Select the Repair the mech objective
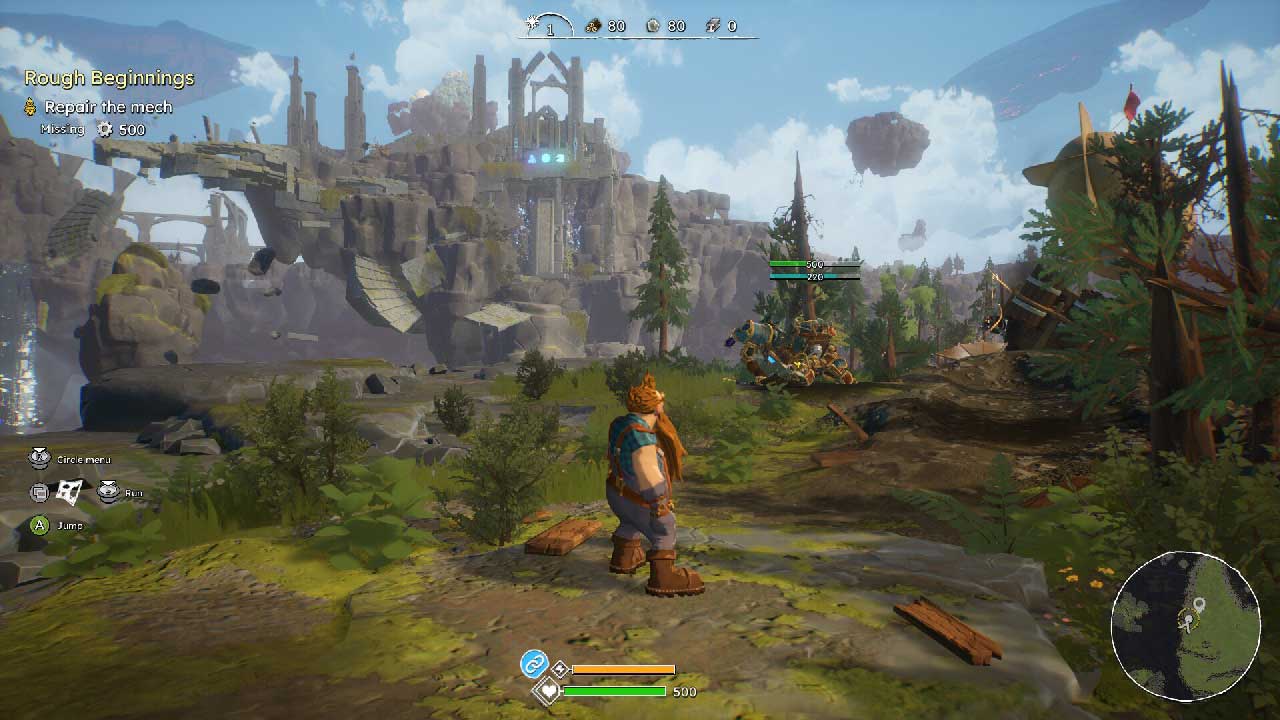The image size is (1280, 720). point(108,107)
